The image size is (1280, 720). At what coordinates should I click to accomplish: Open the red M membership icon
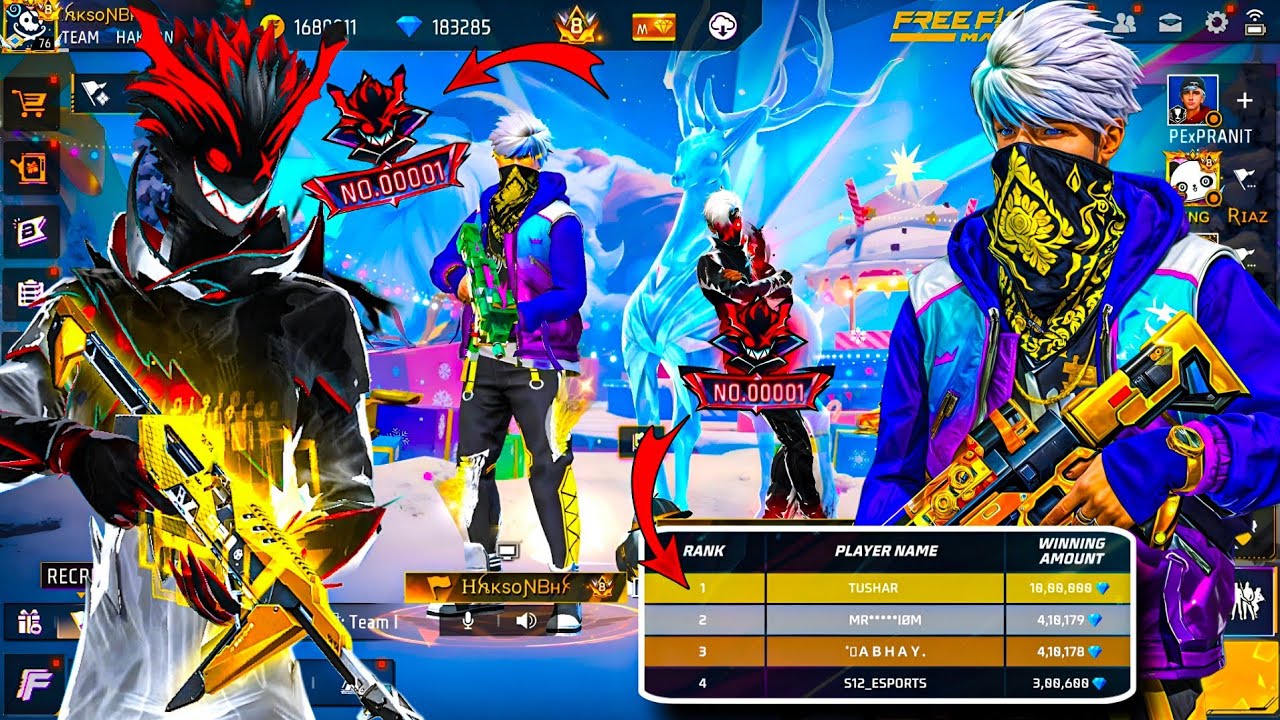(x=653, y=27)
